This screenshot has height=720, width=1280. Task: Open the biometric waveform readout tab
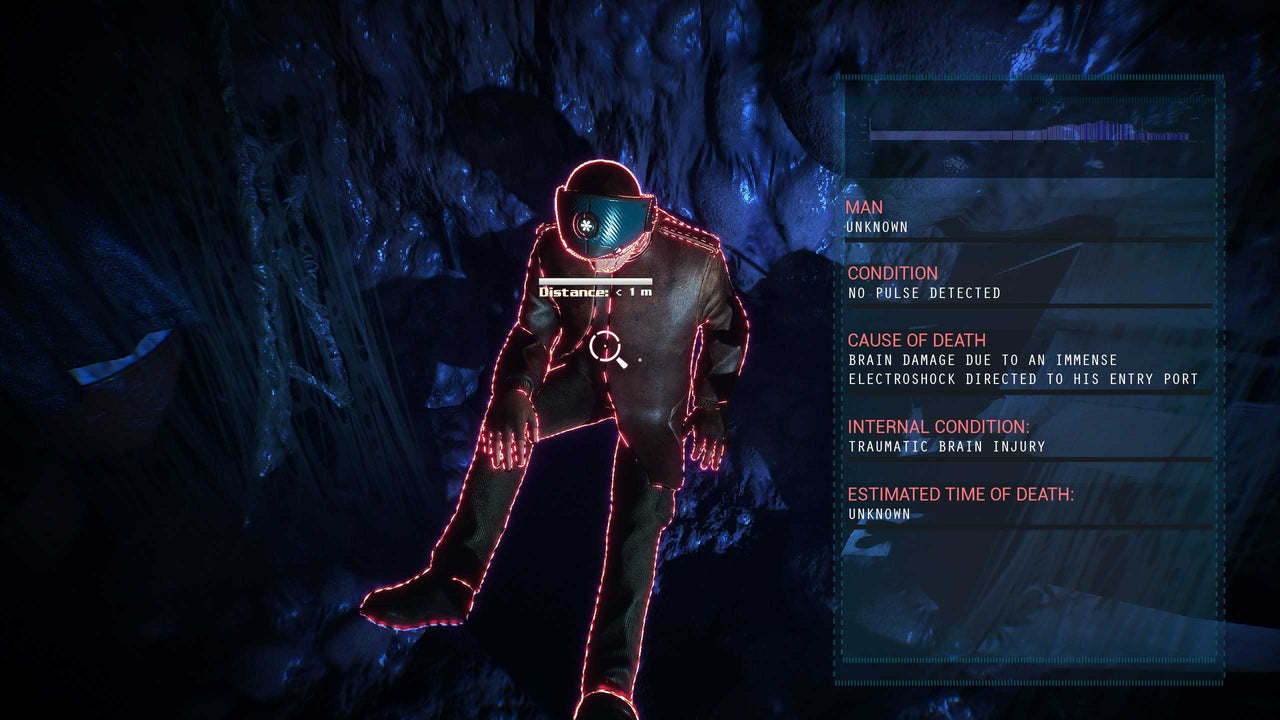click(x=1020, y=130)
